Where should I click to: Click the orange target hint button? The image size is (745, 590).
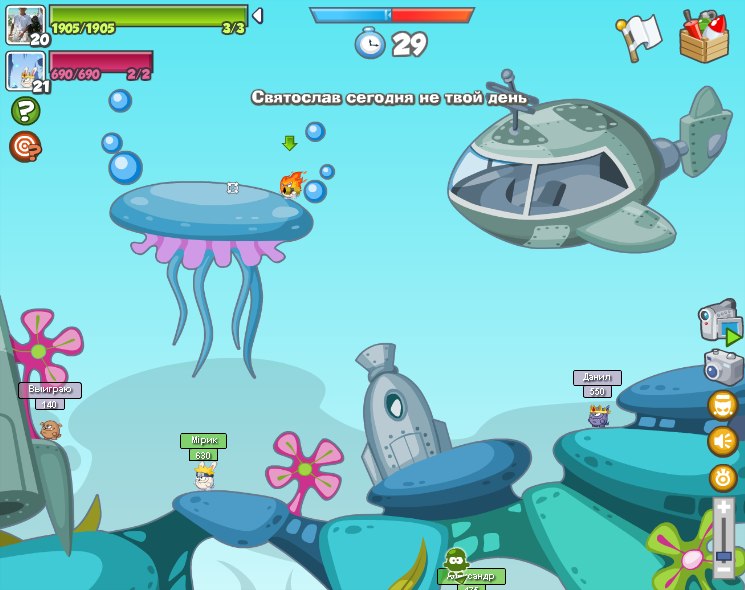(25, 147)
